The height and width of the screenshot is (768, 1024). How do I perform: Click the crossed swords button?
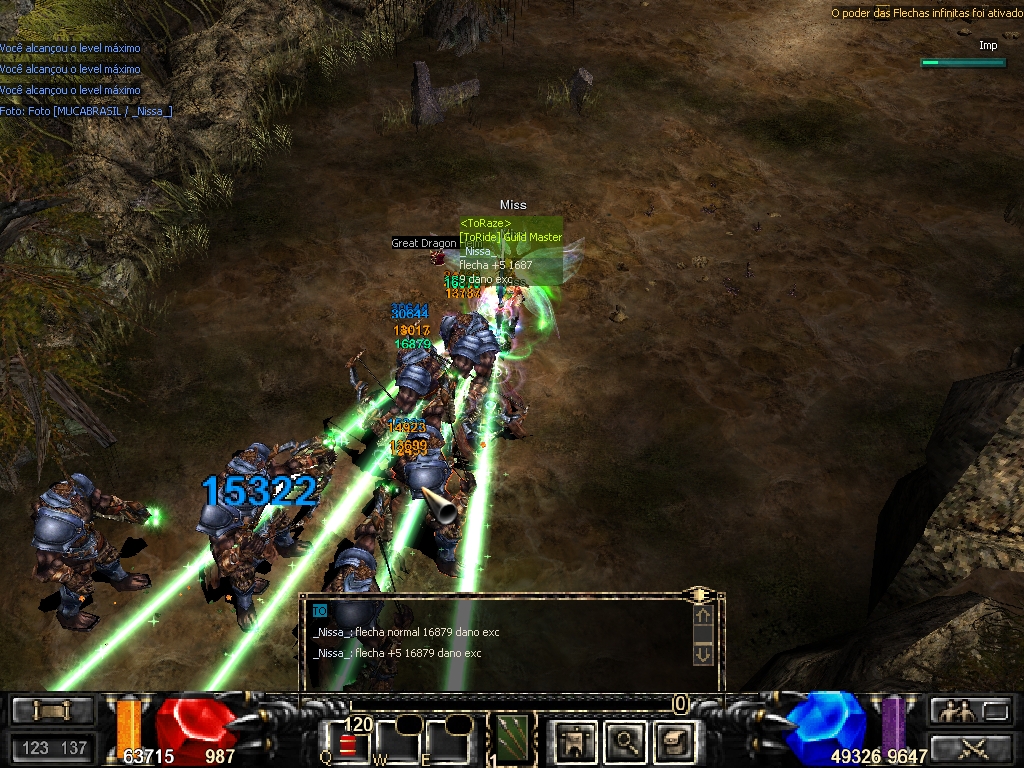pyautogui.click(x=971, y=746)
